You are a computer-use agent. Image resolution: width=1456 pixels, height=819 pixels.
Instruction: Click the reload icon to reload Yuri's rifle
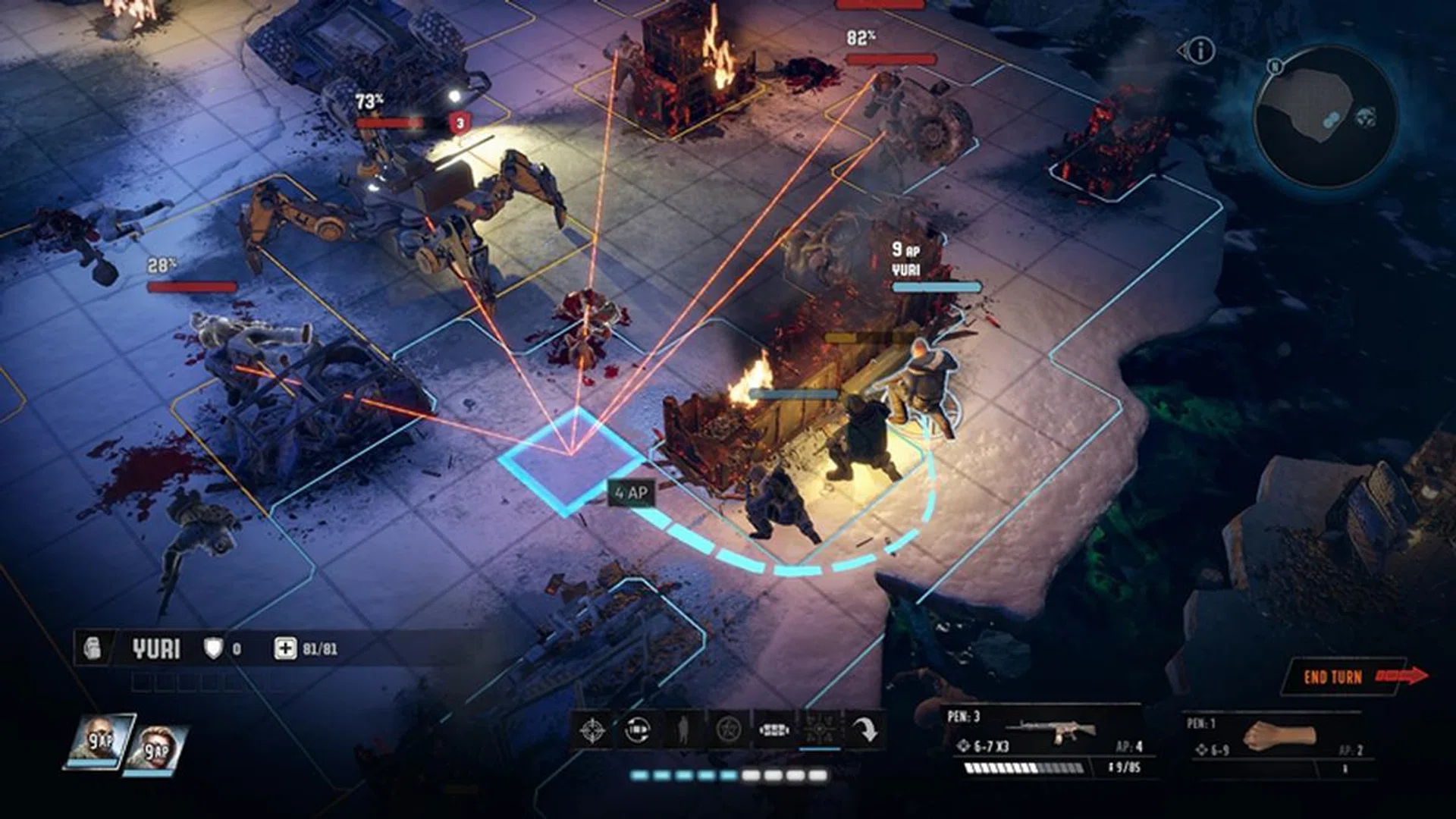tap(637, 730)
